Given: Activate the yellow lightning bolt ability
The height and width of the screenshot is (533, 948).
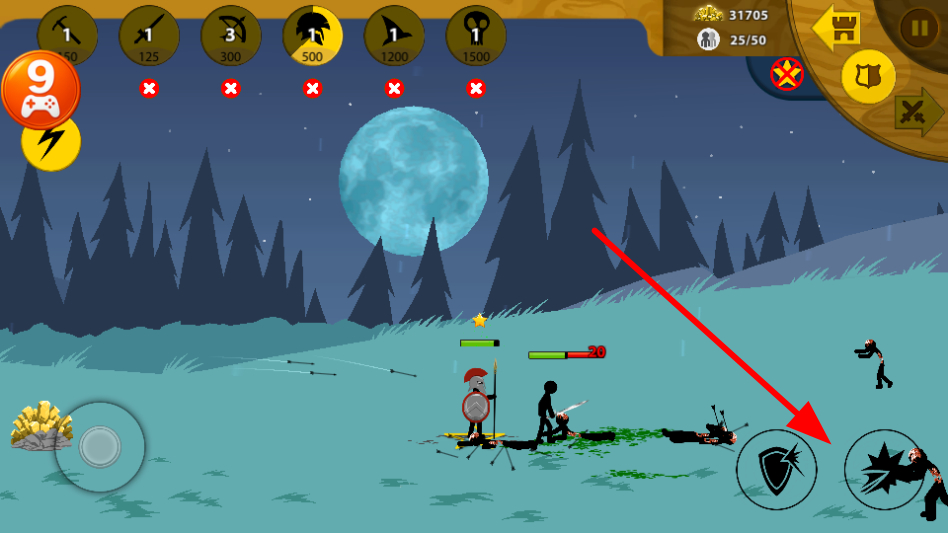Looking at the screenshot, I should (51, 143).
